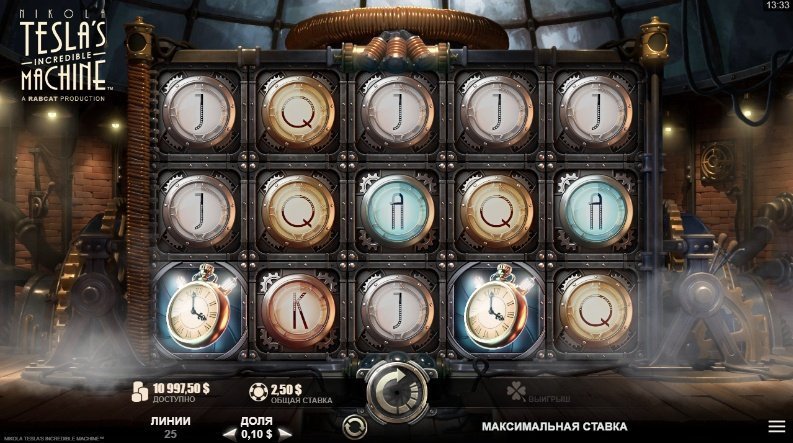The height and width of the screenshot is (443, 793).
Task: Increase the coin value (Доля) with right arrow
Action: click(285, 434)
